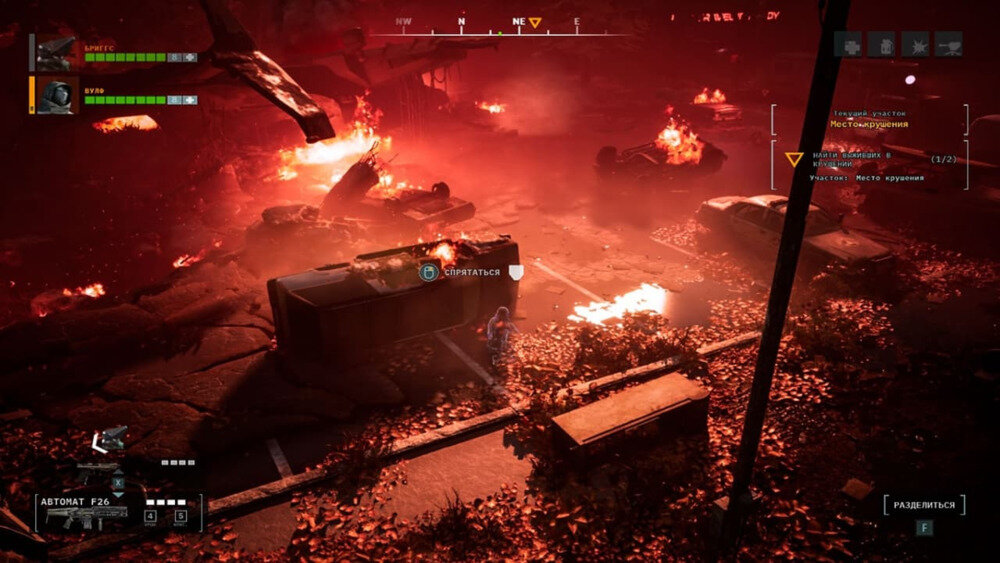Click the Разделиться split-up button

(x=924, y=505)
